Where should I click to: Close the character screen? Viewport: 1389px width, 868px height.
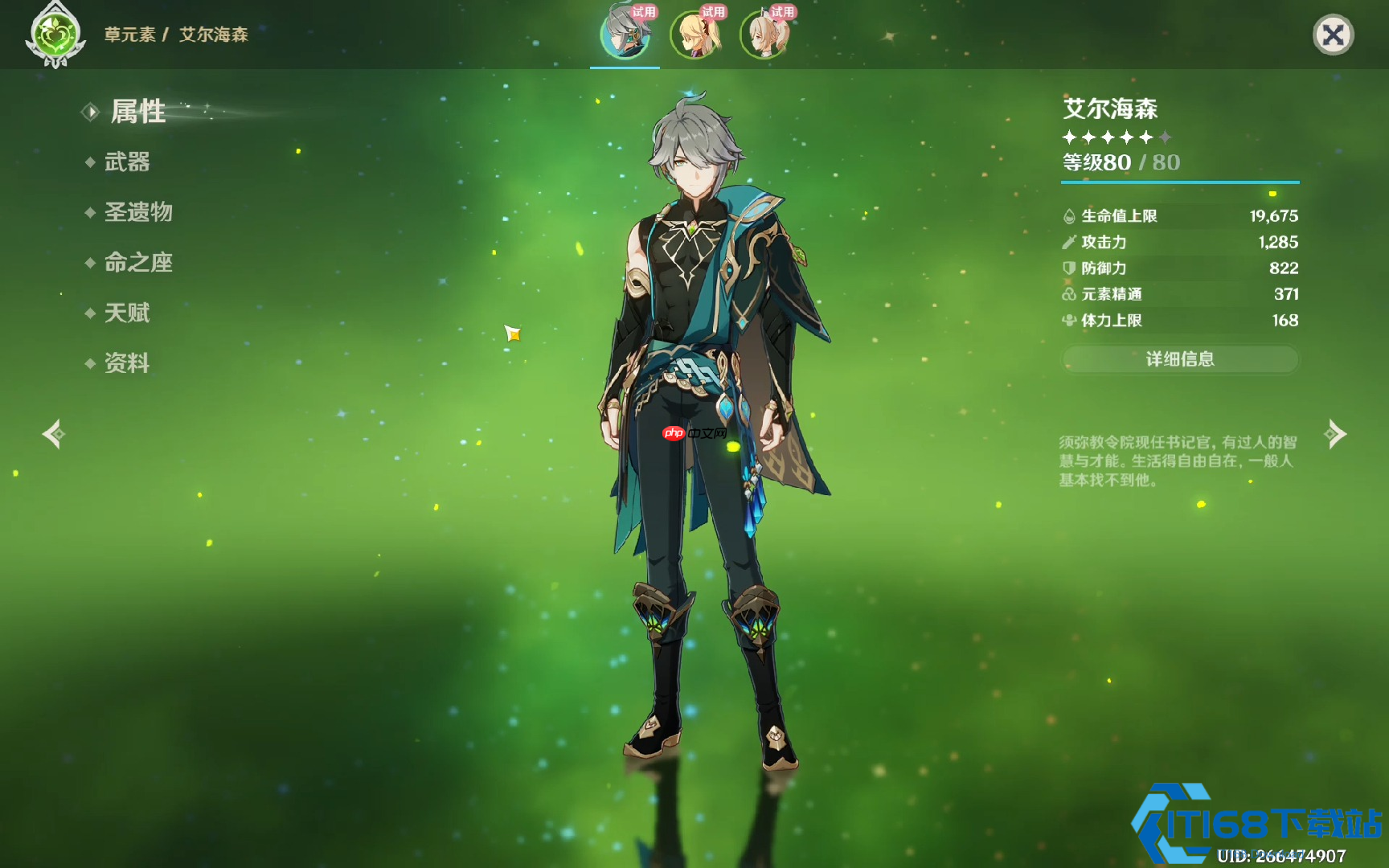[1333, 35]
